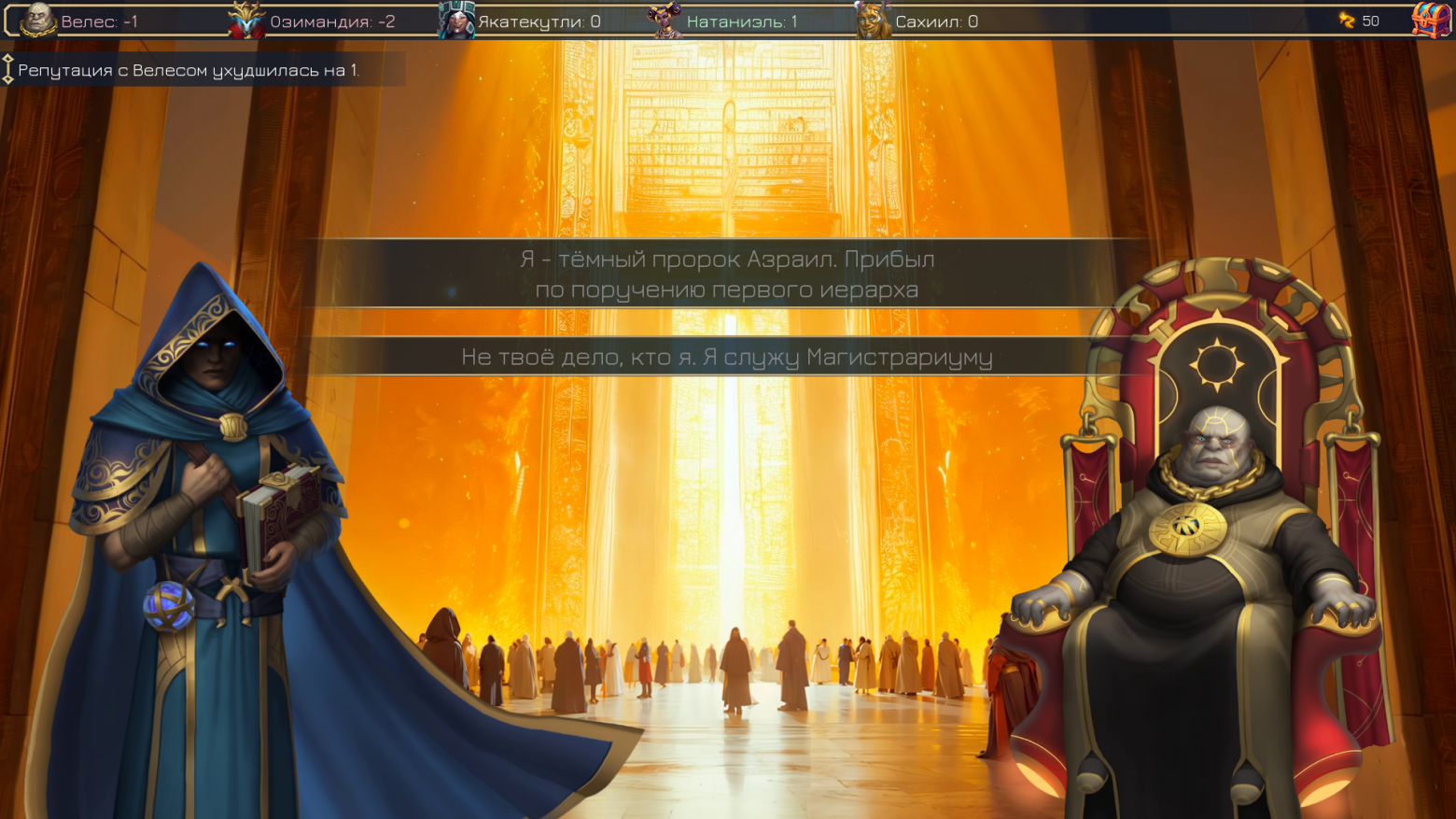
Task: Click the Якатекутли portrait icon
Action: pos(456,20)
